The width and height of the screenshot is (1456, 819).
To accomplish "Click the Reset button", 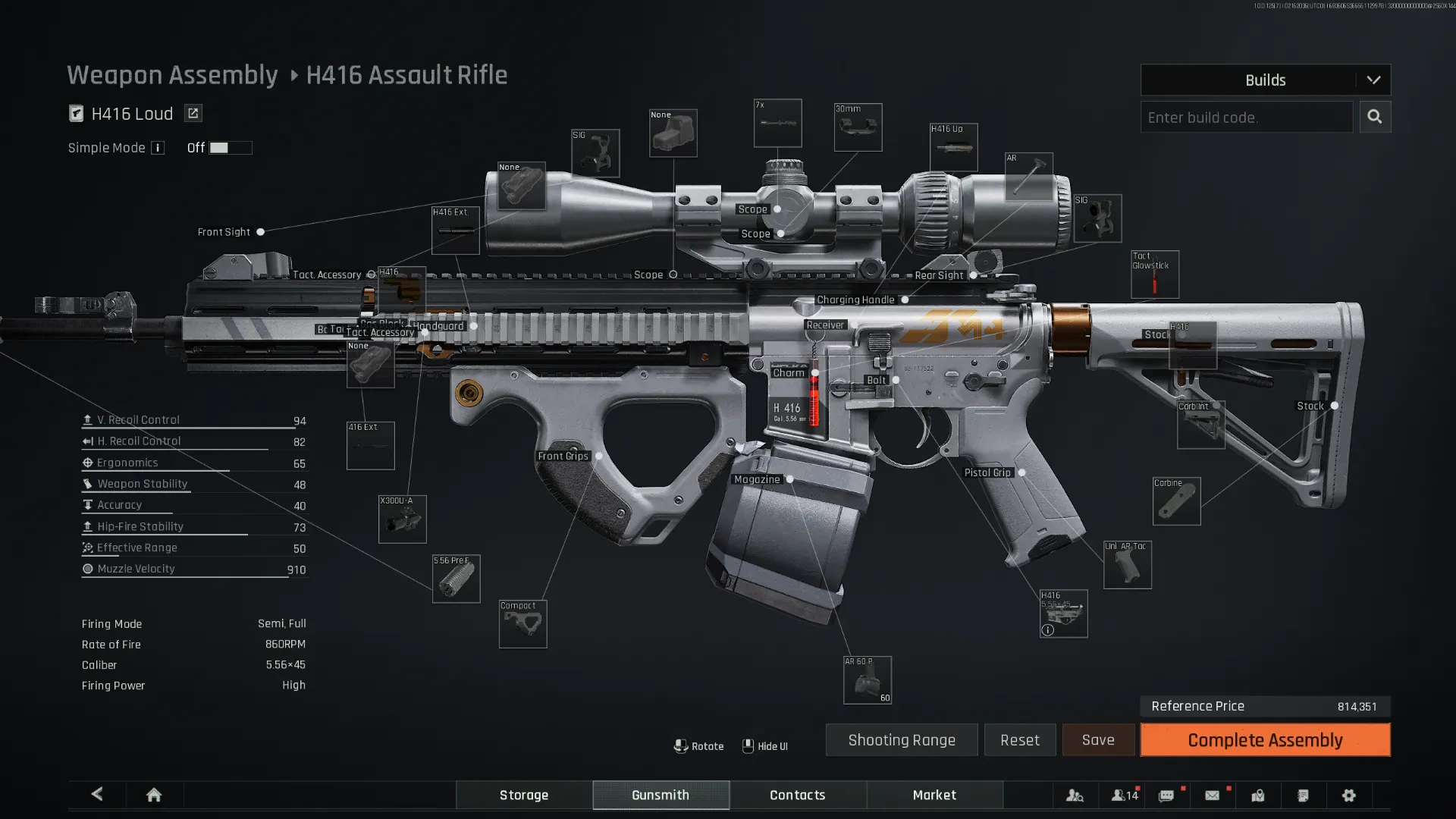I will [1019, 739].
